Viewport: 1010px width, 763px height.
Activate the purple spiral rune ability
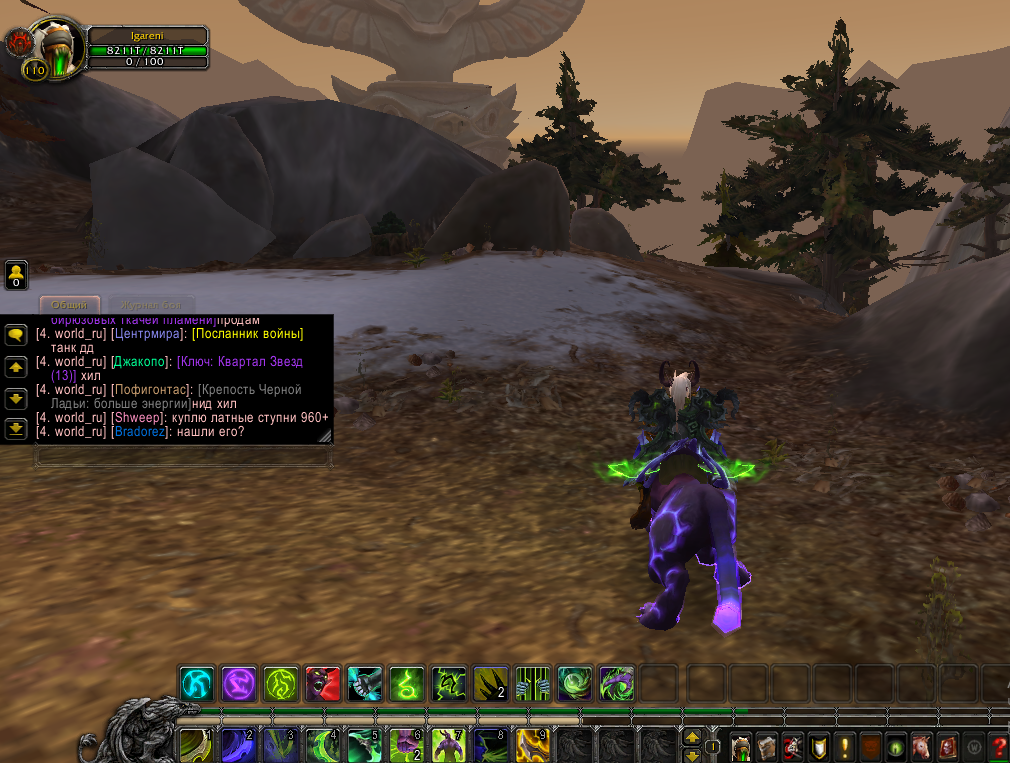(239, 685)
